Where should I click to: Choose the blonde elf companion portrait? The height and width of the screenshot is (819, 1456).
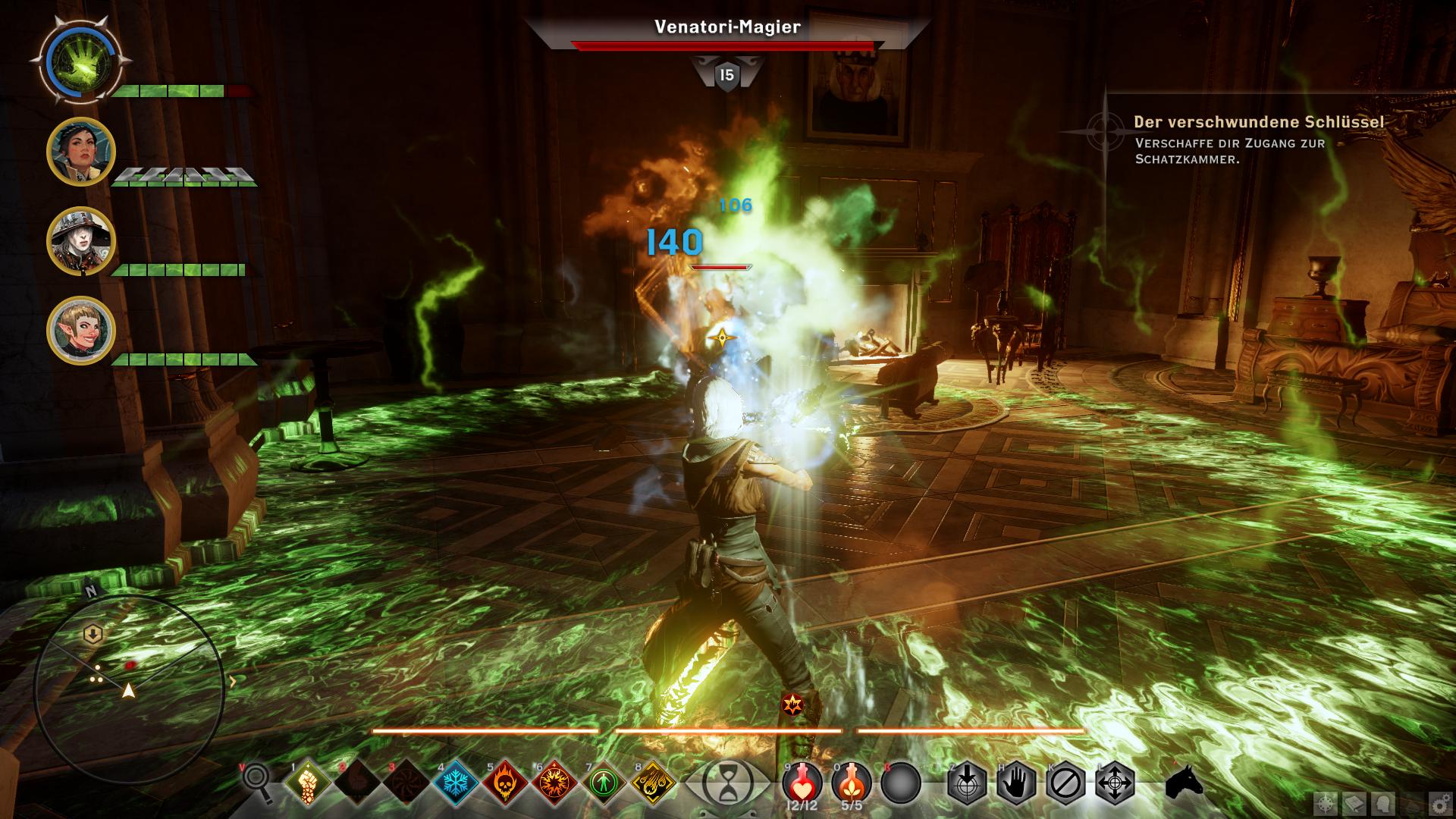(81, 331)
